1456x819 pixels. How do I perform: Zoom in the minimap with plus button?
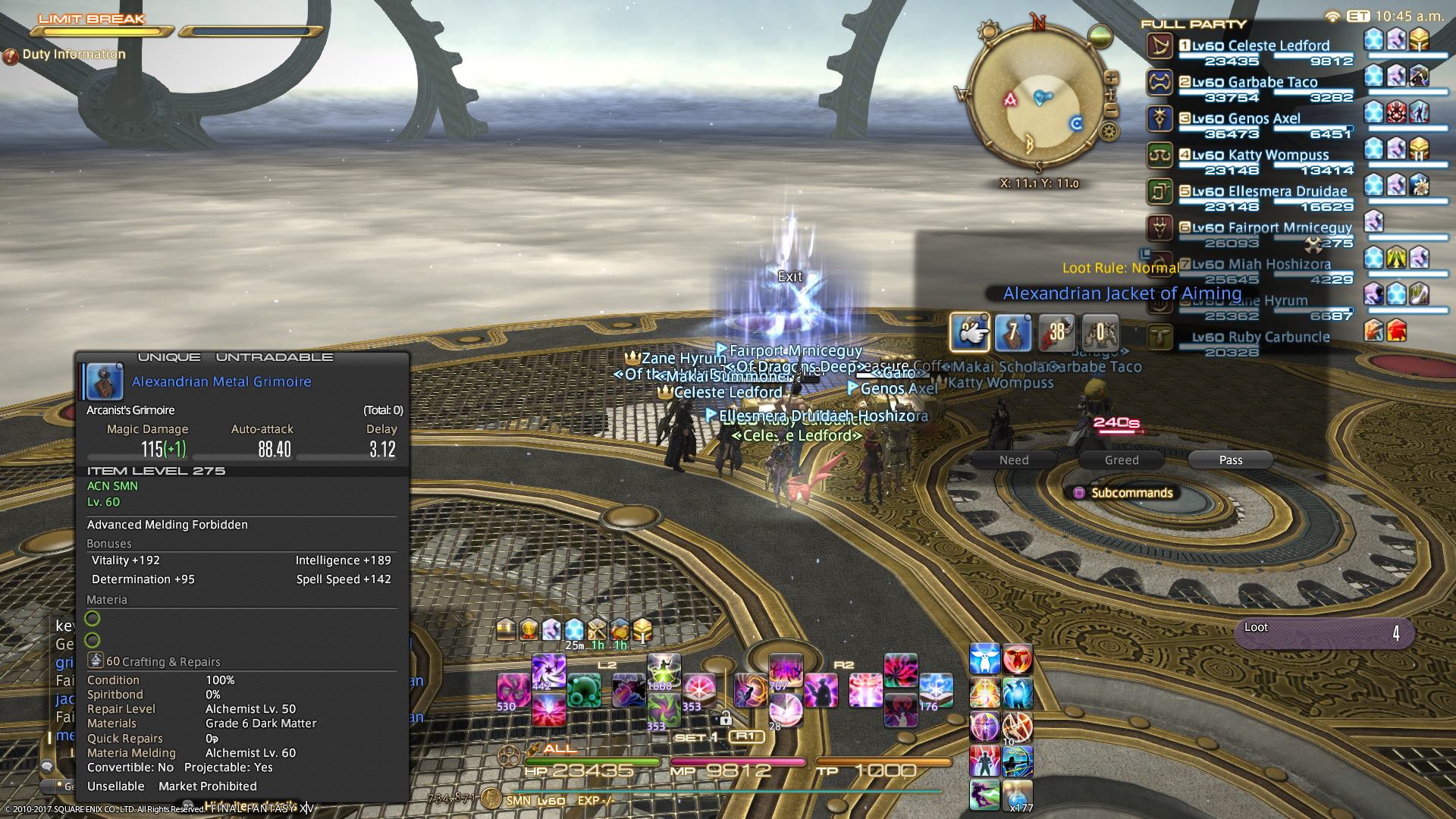coord(1111,78)
